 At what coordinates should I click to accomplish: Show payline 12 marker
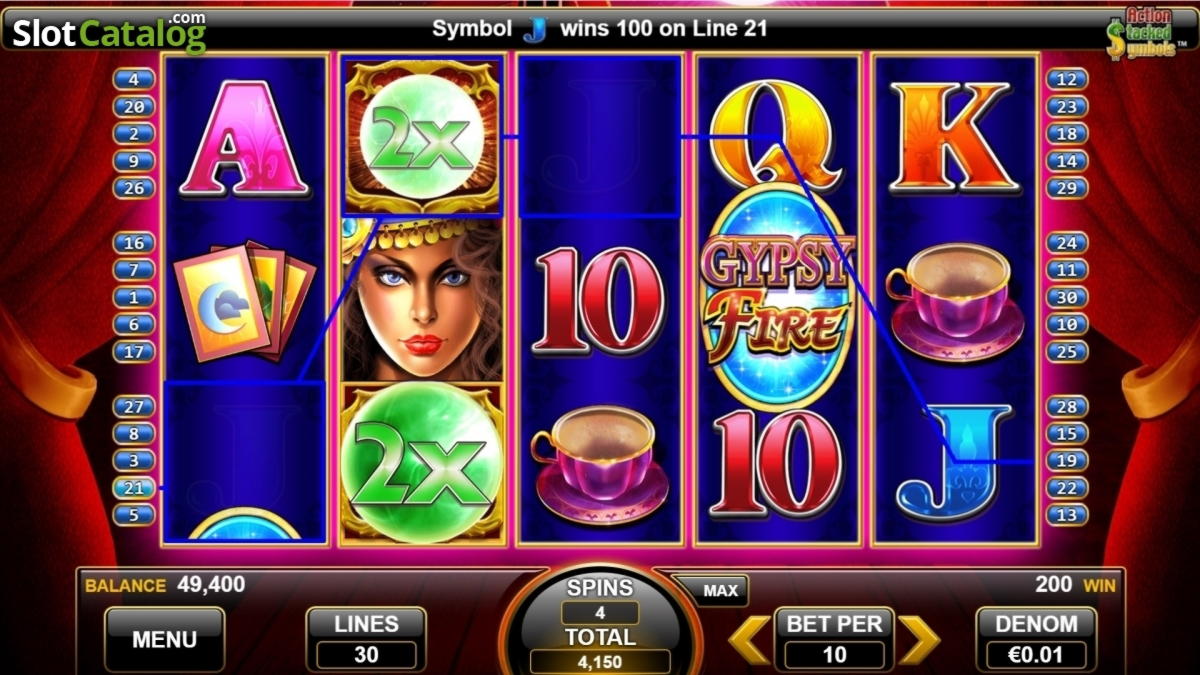click(x=1067, y=79)
